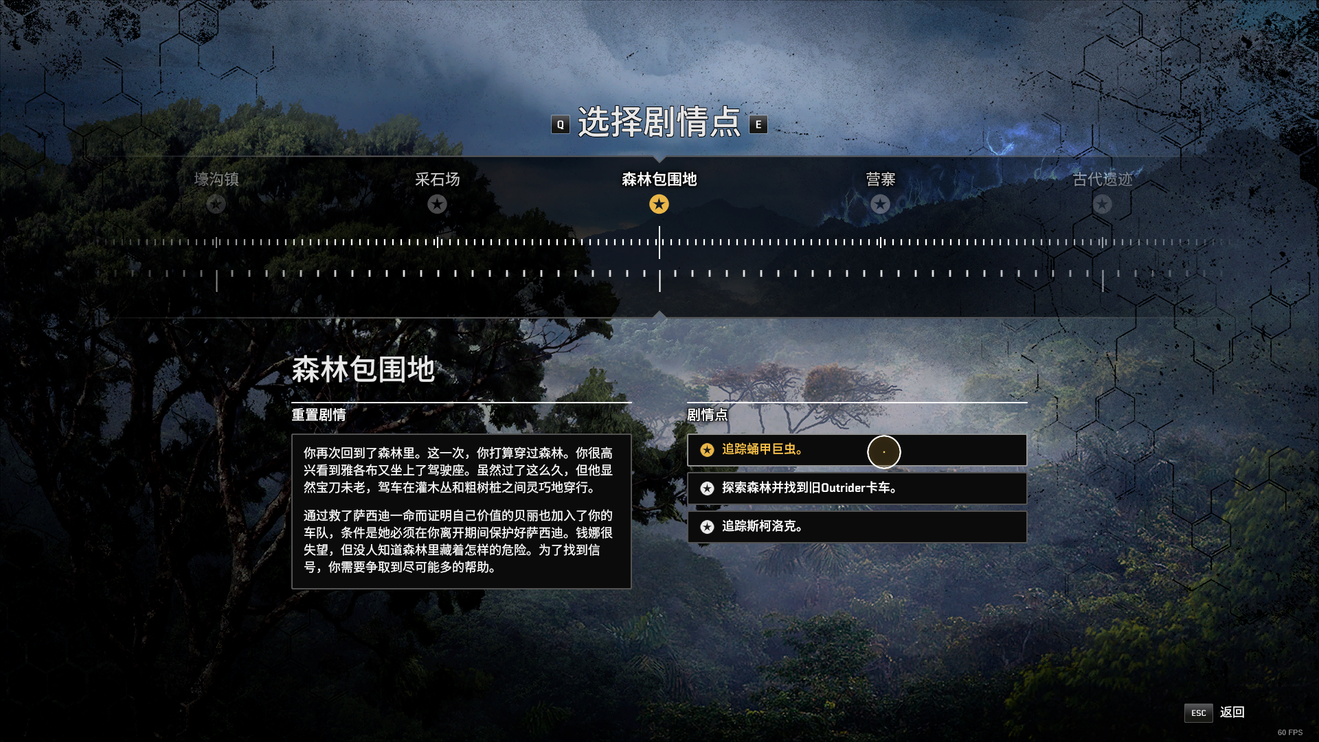
Task: Choose story point 探索森林并找到旧Outrider卡车
Action: (856, 488)
